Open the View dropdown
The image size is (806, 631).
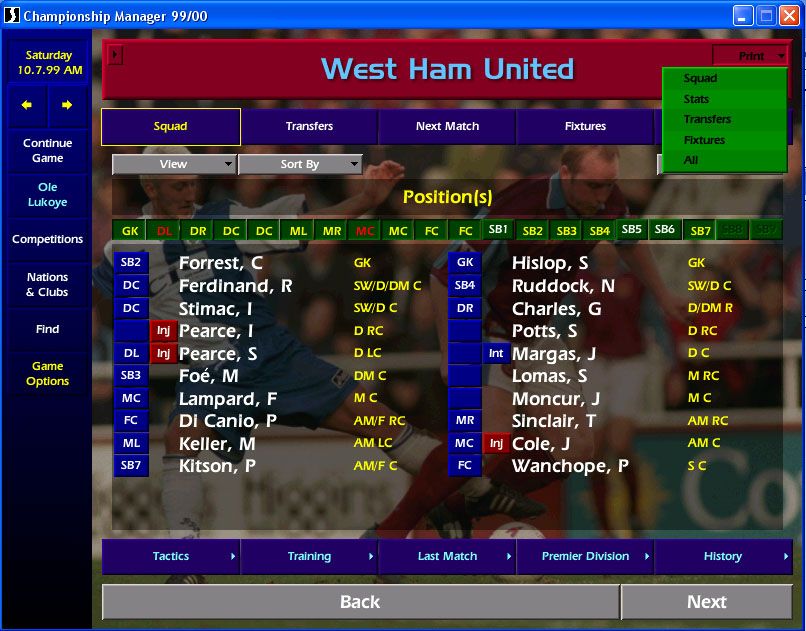[174, 164]
